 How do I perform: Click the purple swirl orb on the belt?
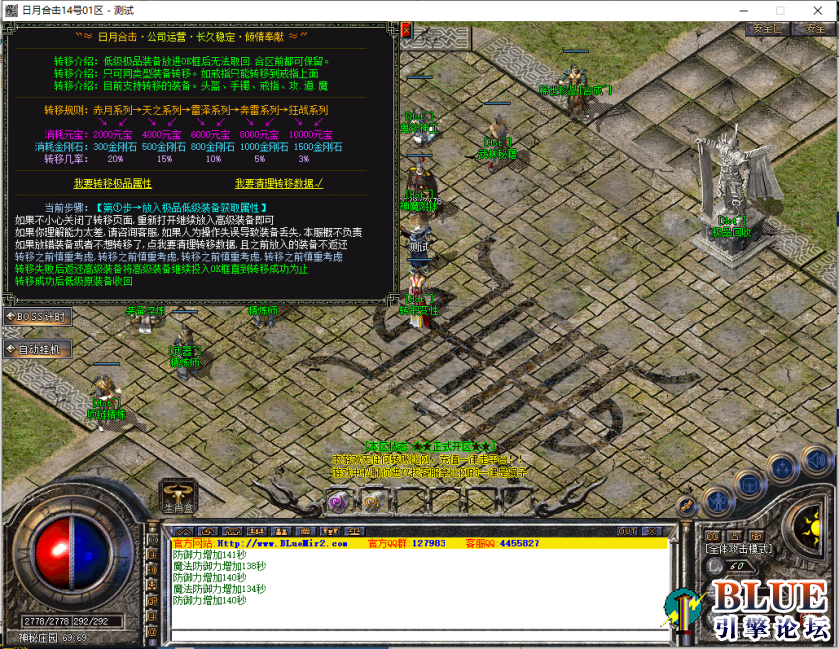(x=337, y=502)
